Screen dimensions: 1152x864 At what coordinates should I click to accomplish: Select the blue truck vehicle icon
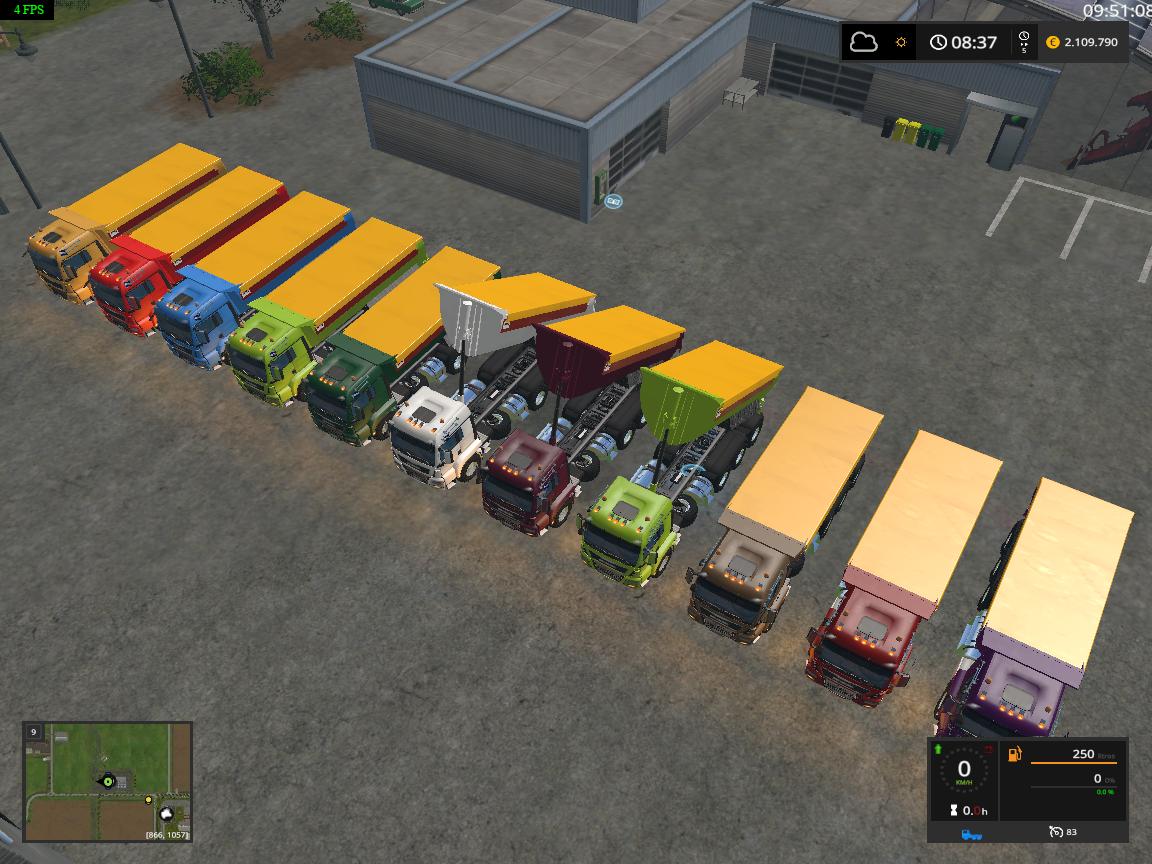[970, 832]
